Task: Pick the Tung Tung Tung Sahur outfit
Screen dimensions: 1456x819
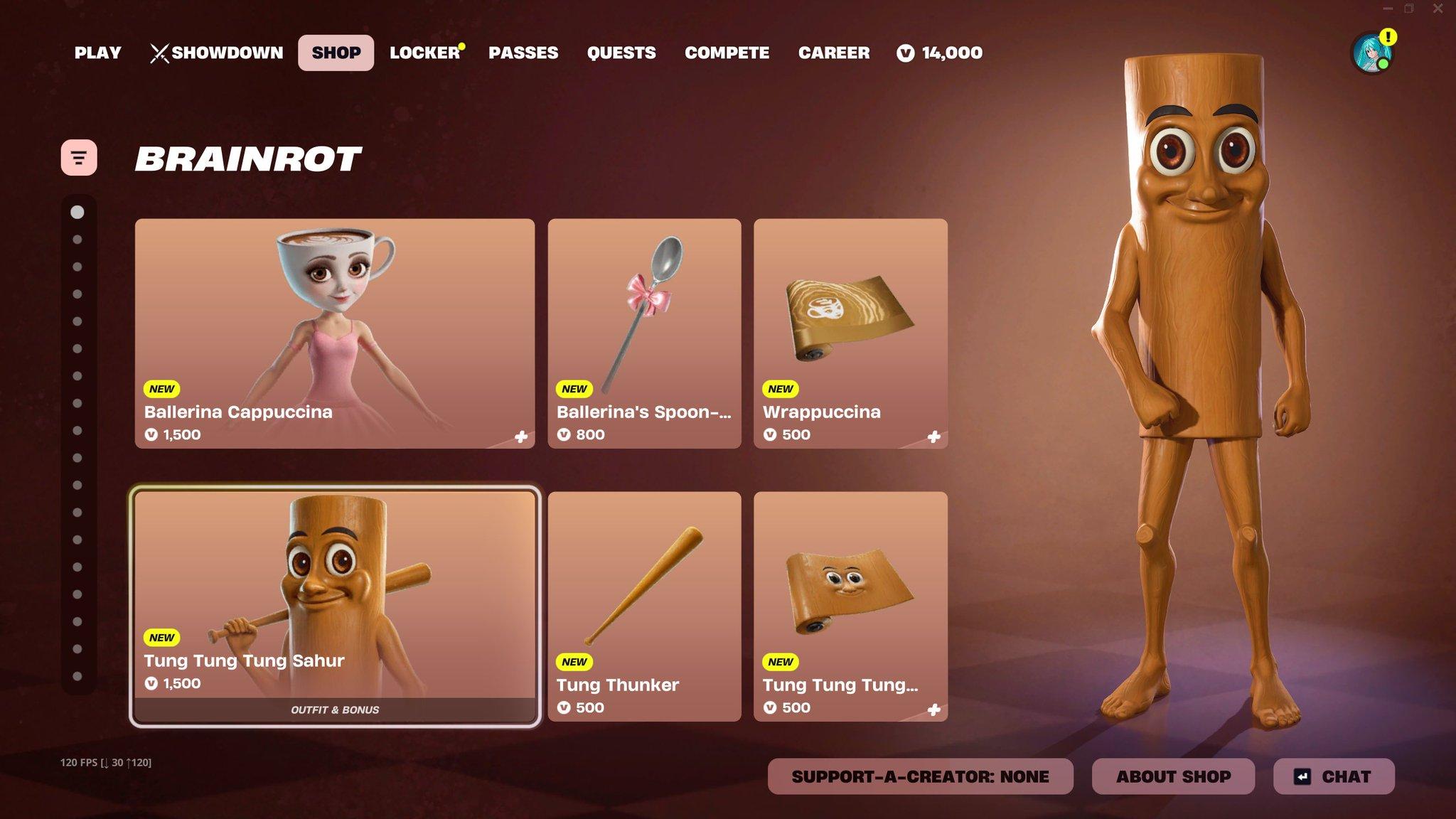Action: [x=335, y=606]
